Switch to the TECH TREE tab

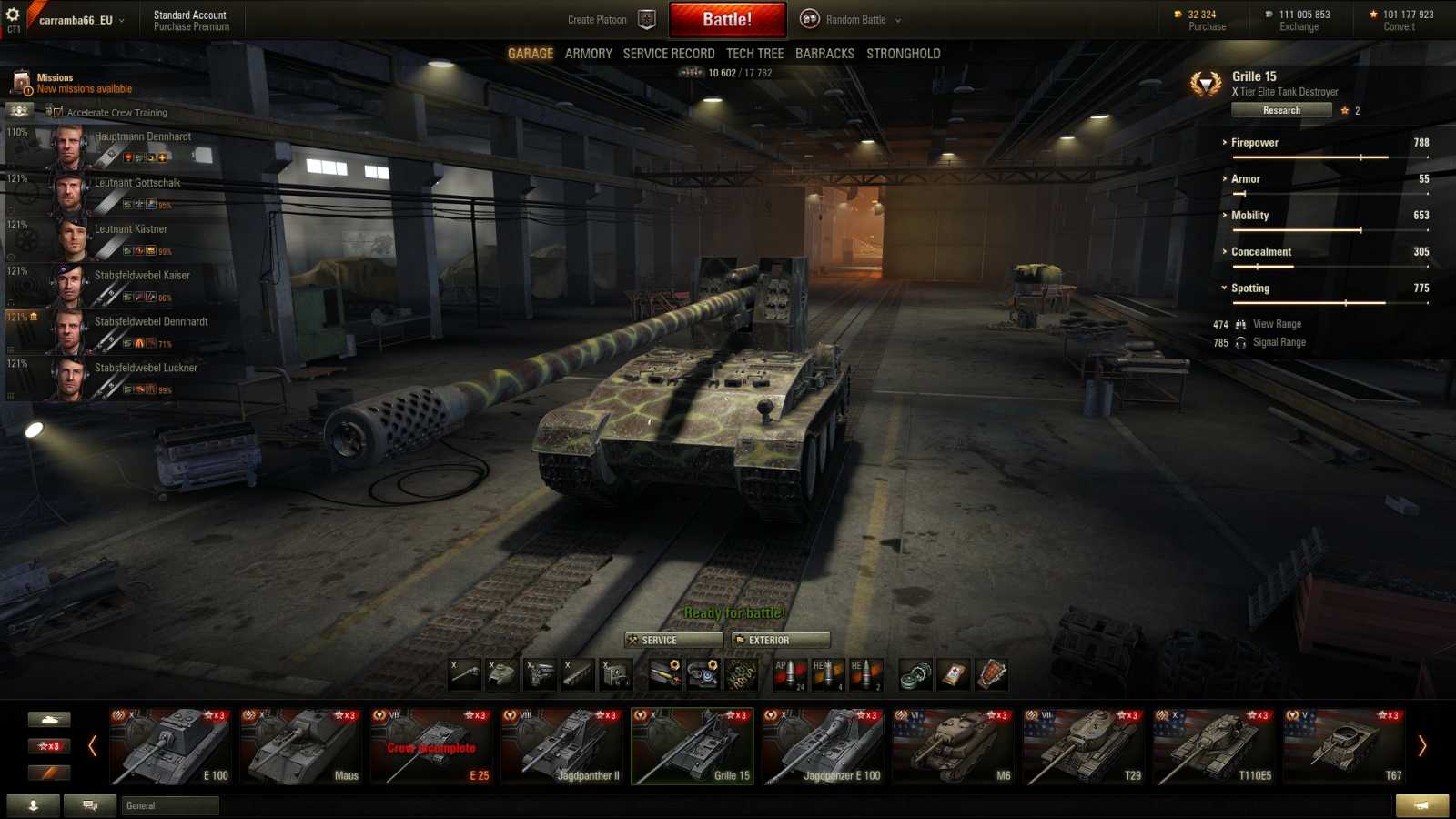pos(754,53)
